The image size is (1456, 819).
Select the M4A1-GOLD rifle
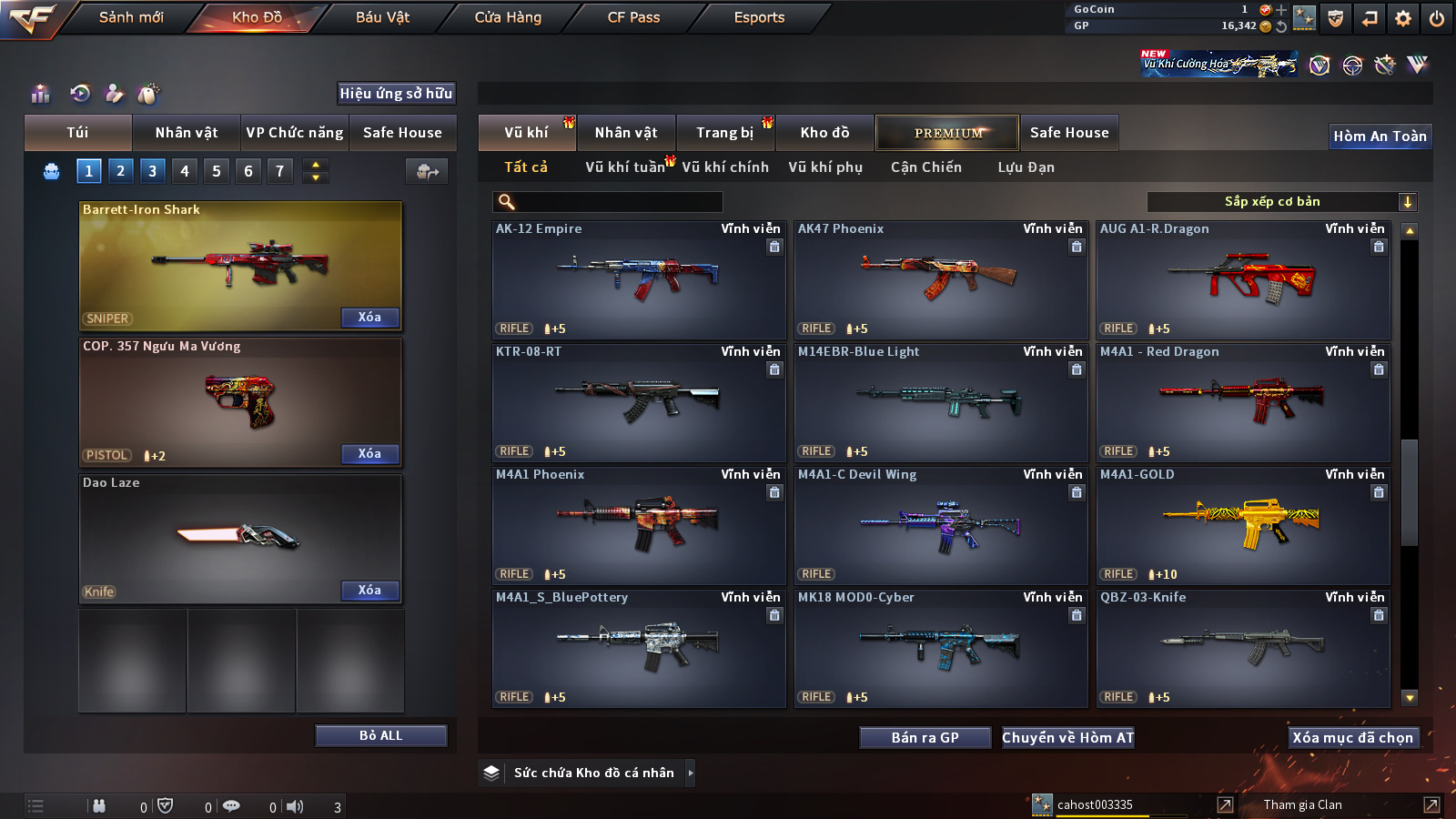click(x=1243, y=525)
